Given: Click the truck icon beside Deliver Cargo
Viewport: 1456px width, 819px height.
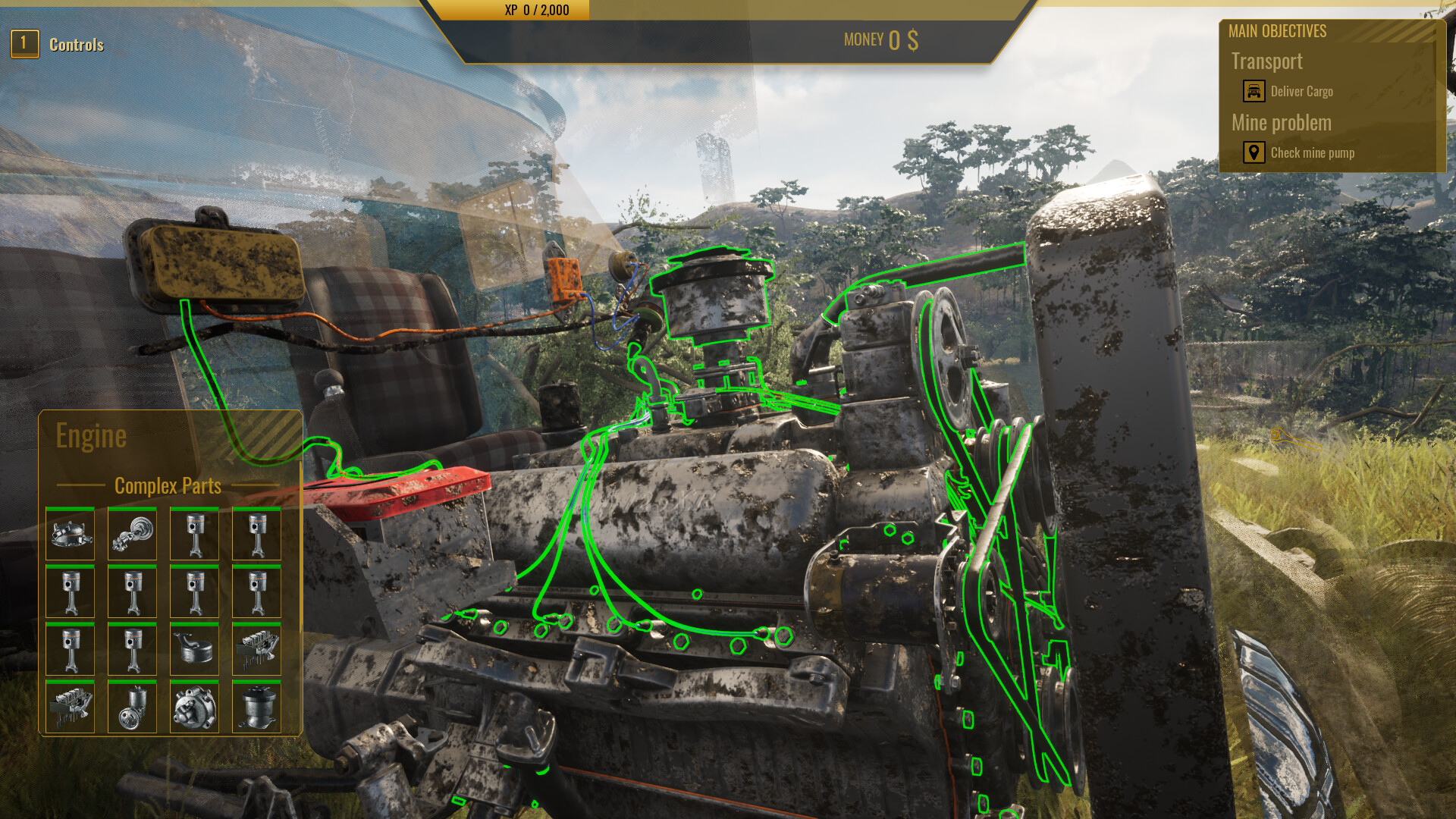Looking at the screenshot, I should click(x=1254, y=91).
